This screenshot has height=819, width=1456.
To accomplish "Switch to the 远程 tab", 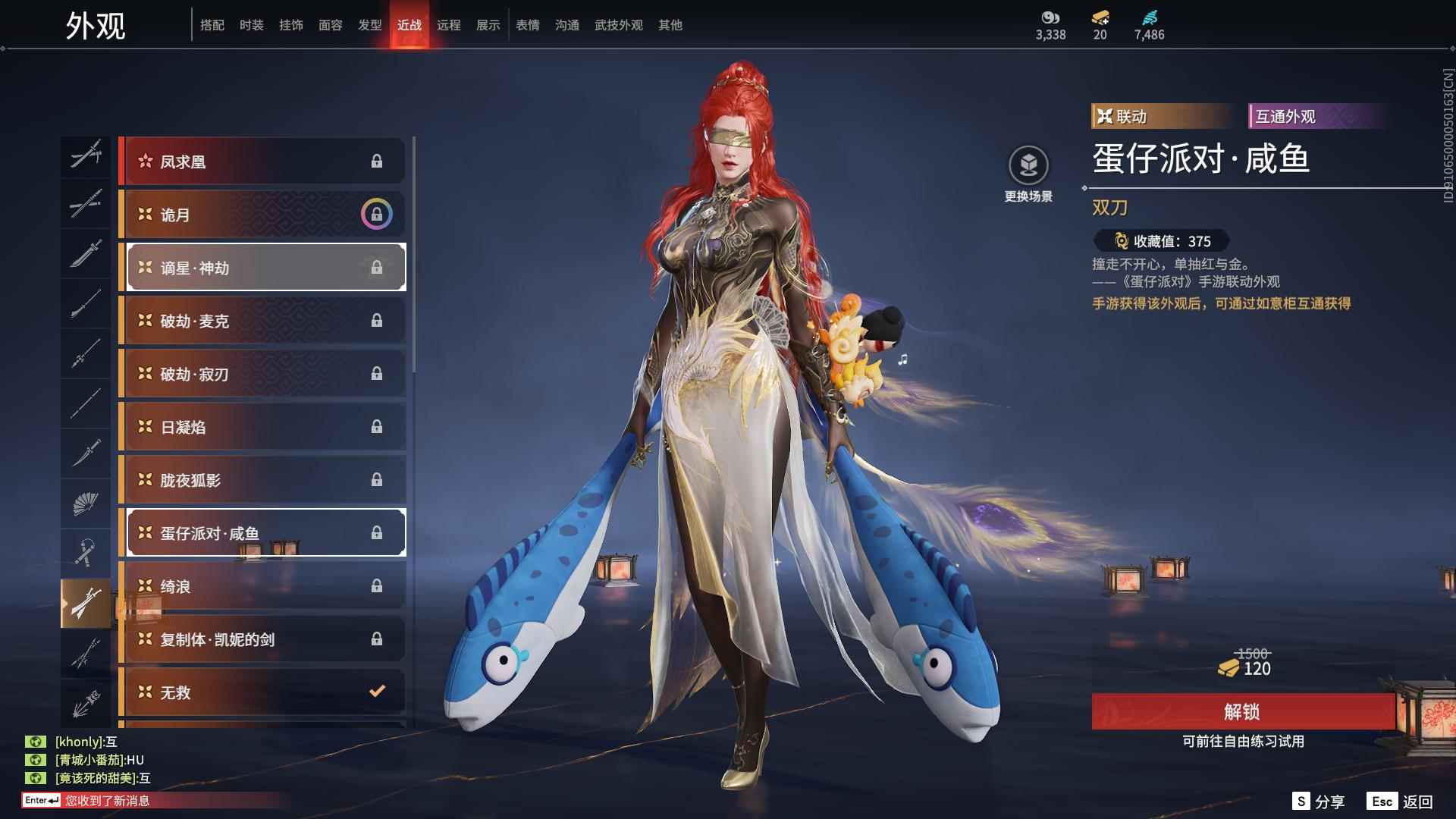I will (450, 24).
